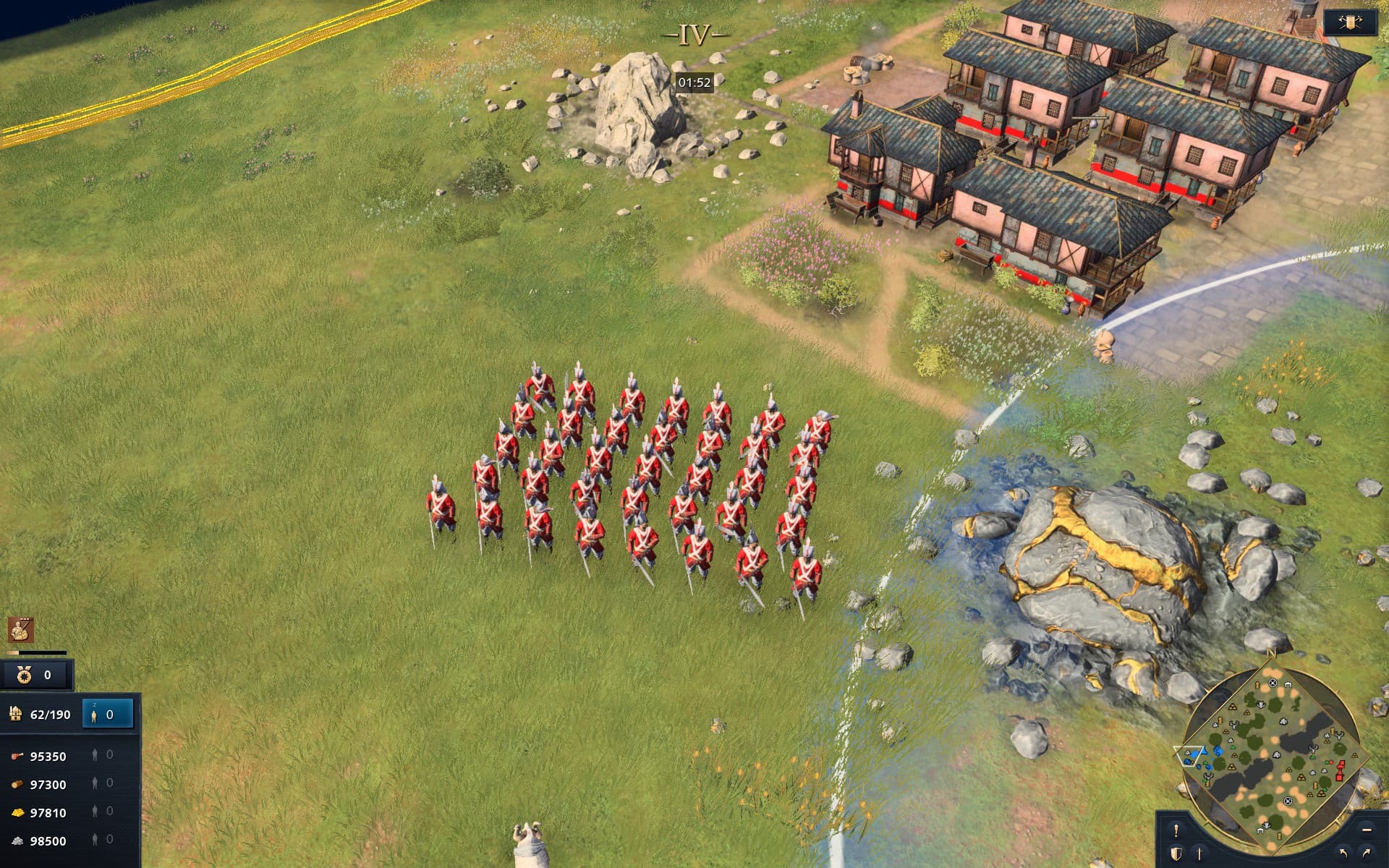This screenshot has width=1389, height=868.
Task: Select the stone villager count
Action: click(x=102, y=841)
